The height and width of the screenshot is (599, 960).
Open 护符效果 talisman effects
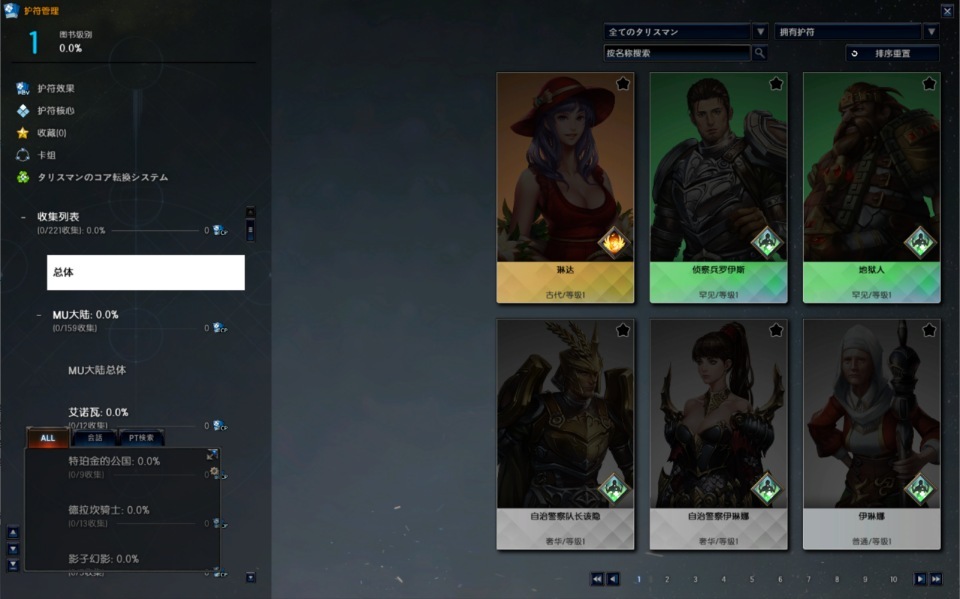coord(56,89)
